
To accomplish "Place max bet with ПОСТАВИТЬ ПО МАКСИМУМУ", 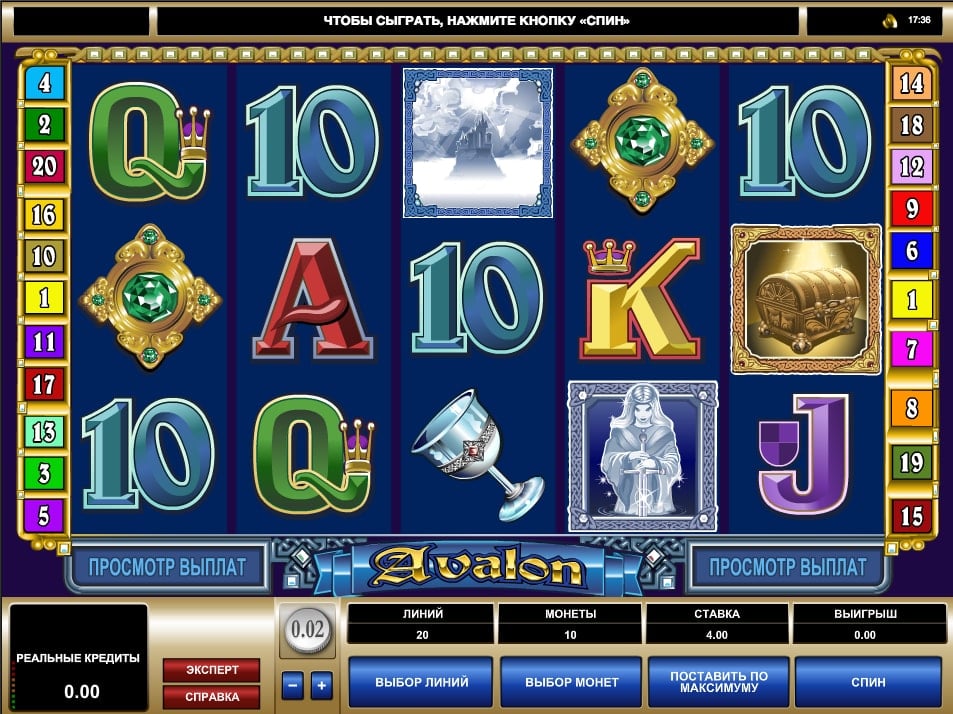I will [719, 682].
